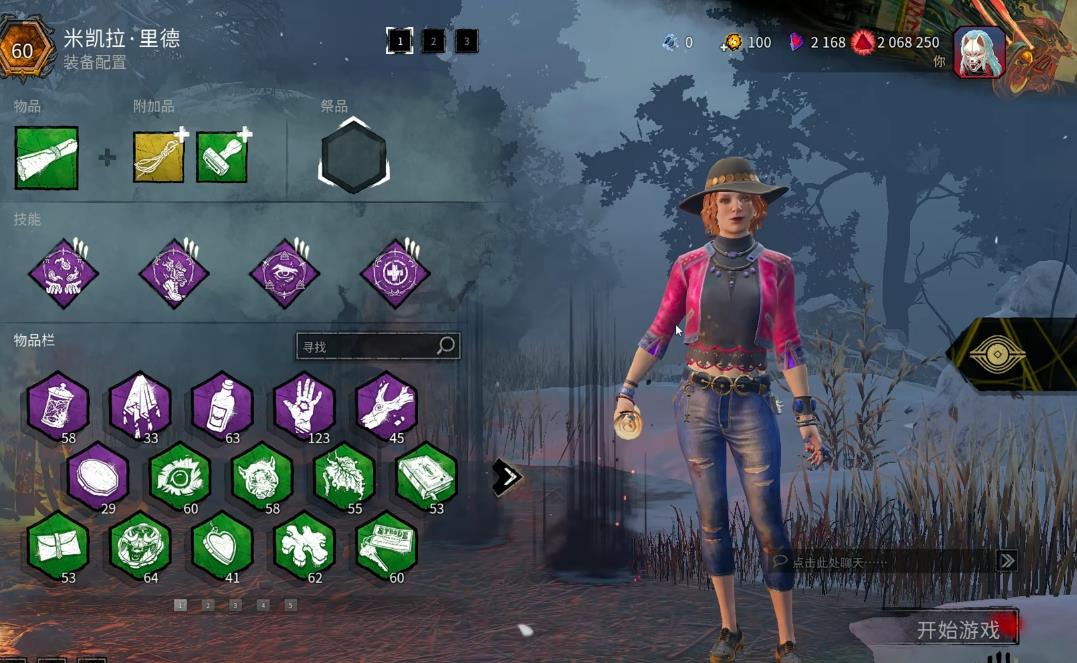This screenshot has width=1077, height=663.
Task: Choose the green keys and ticket offering
Action: (x=386, y=545)
